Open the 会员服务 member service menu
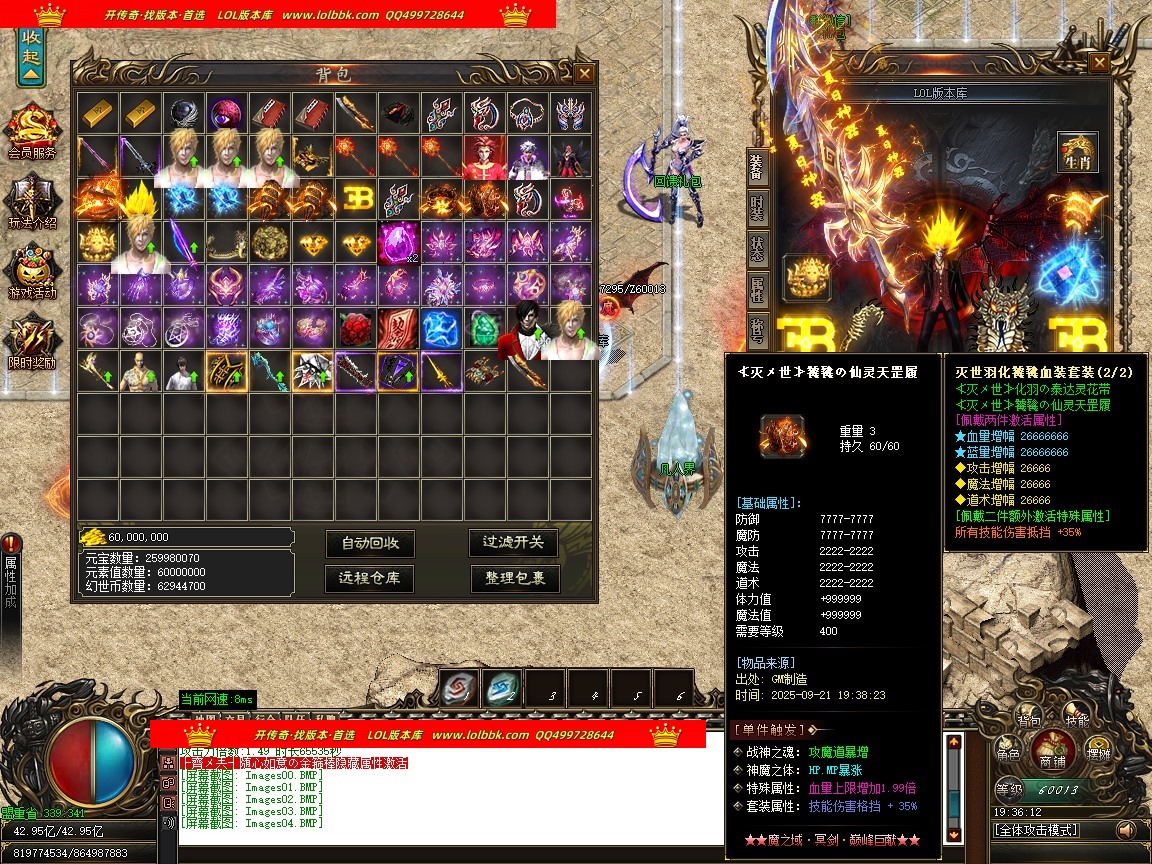This screenshot has width=1152, height=864. click(32, 132)
